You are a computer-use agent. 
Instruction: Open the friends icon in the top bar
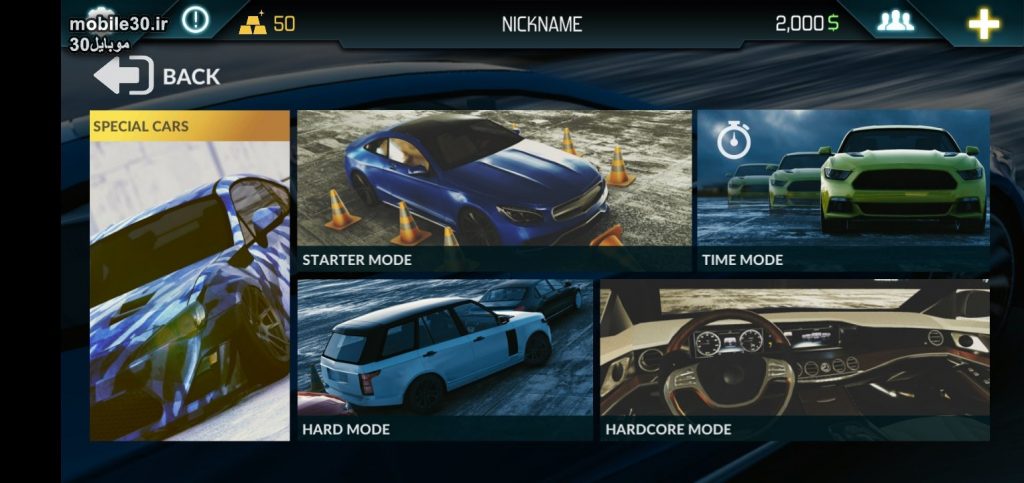click(895, 22)
